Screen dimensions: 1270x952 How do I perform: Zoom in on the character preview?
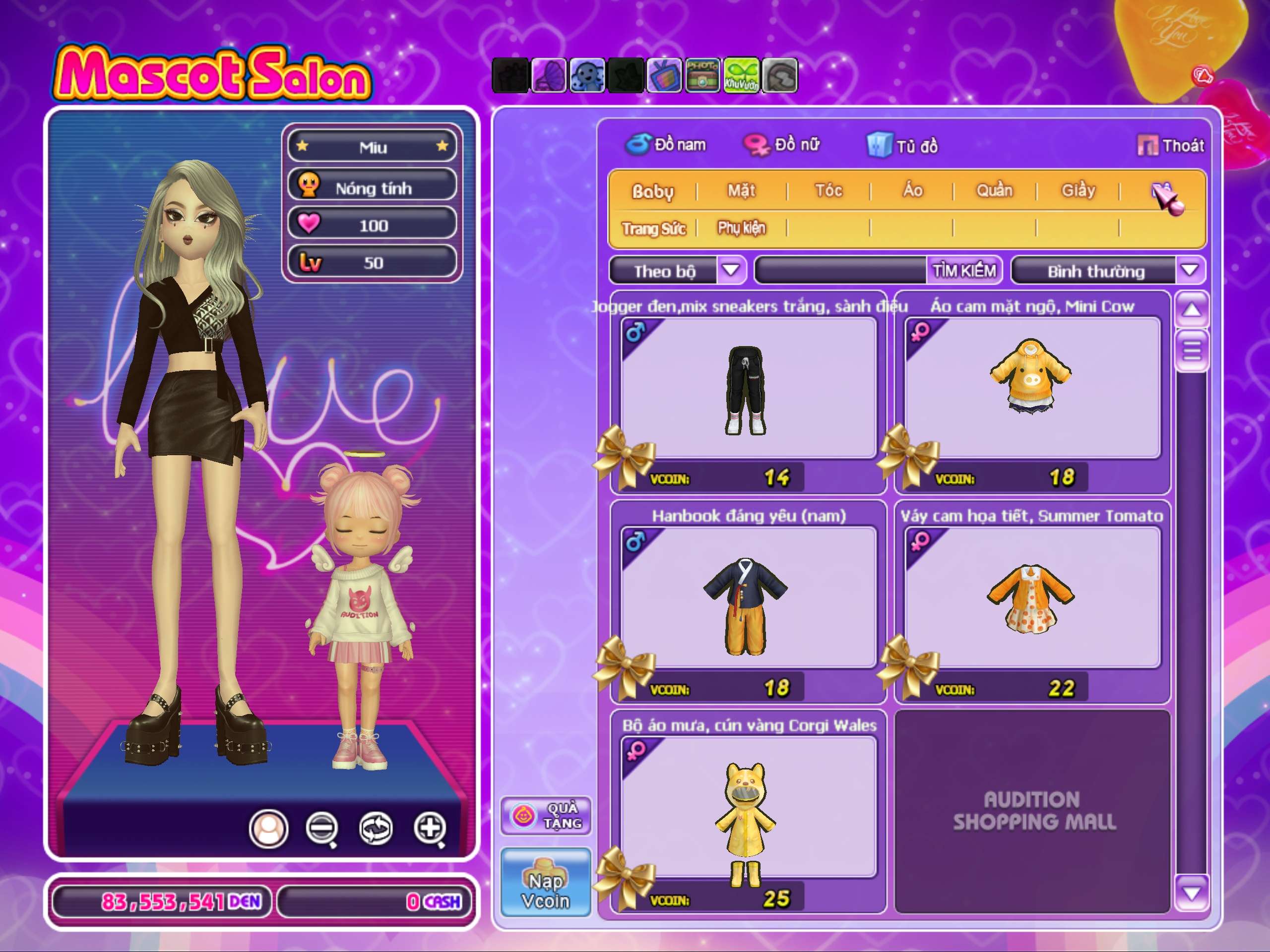(430, 828)
